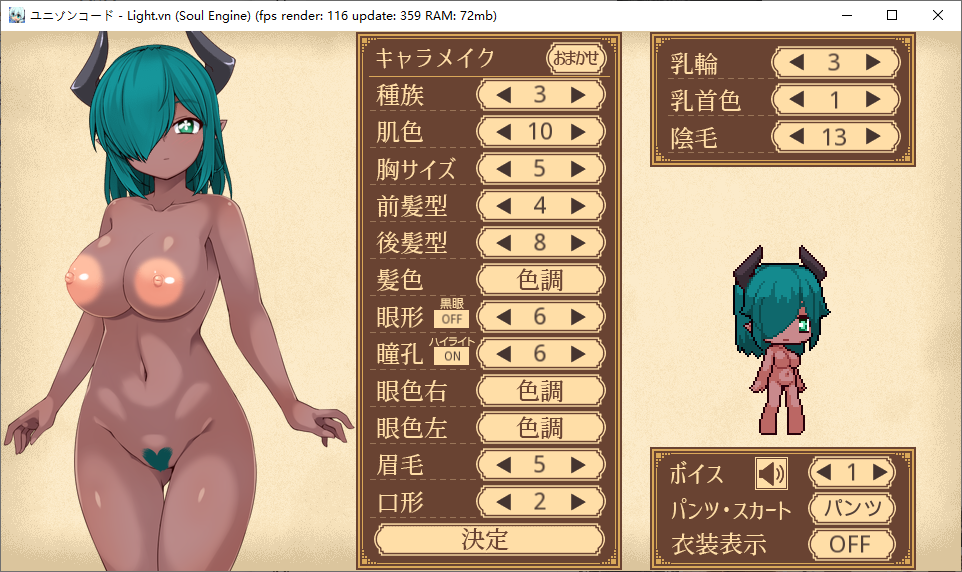
Task: Decrease the 瞳孔 value with left arrow
Action: point(504,354)
